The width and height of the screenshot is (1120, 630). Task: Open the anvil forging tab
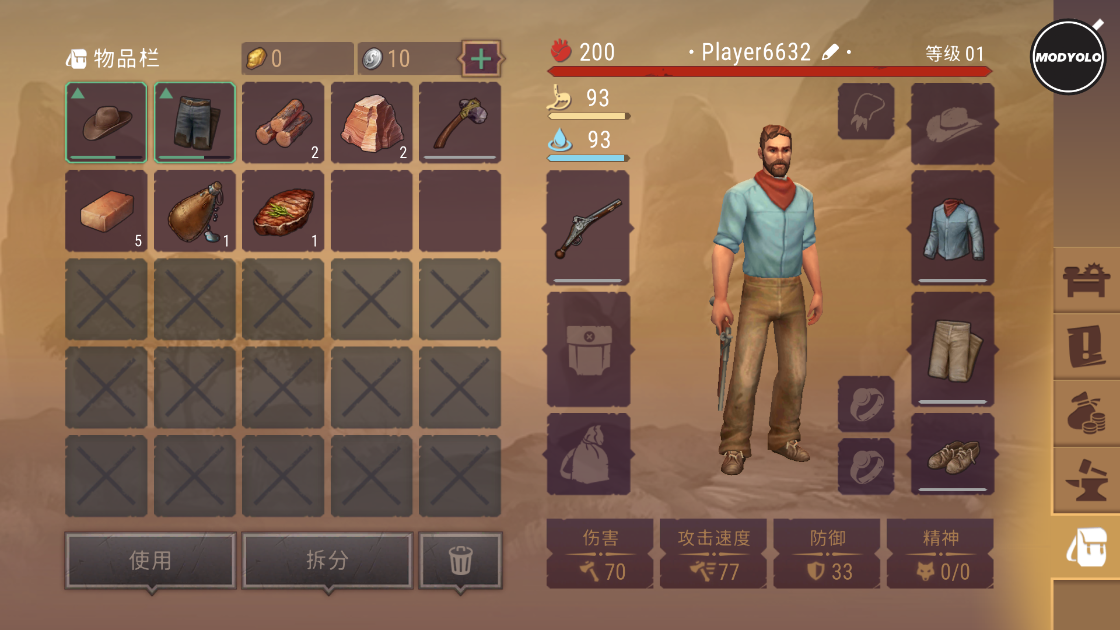(x=1085, y=480)
